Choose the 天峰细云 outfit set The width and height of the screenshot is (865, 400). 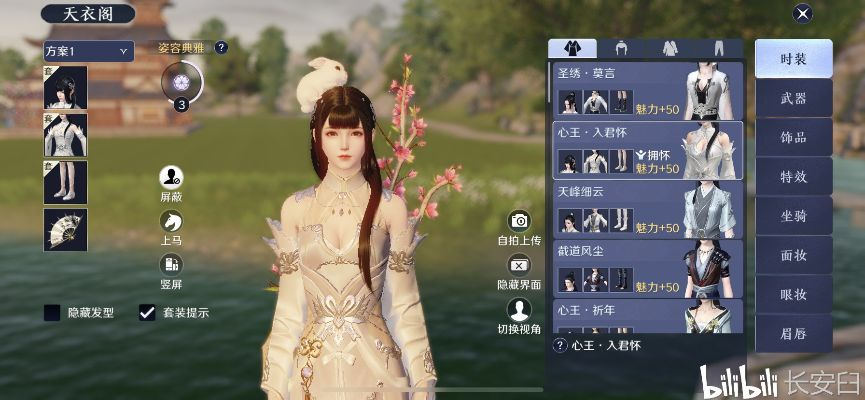[x=645, y=208]
